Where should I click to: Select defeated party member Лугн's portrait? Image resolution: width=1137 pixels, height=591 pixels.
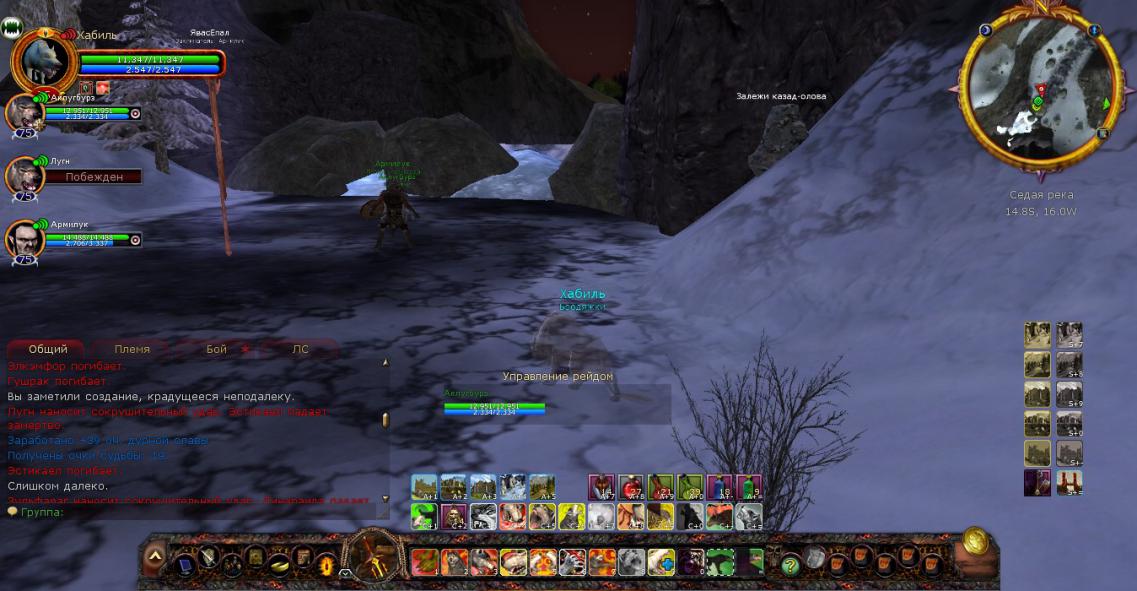23,177
